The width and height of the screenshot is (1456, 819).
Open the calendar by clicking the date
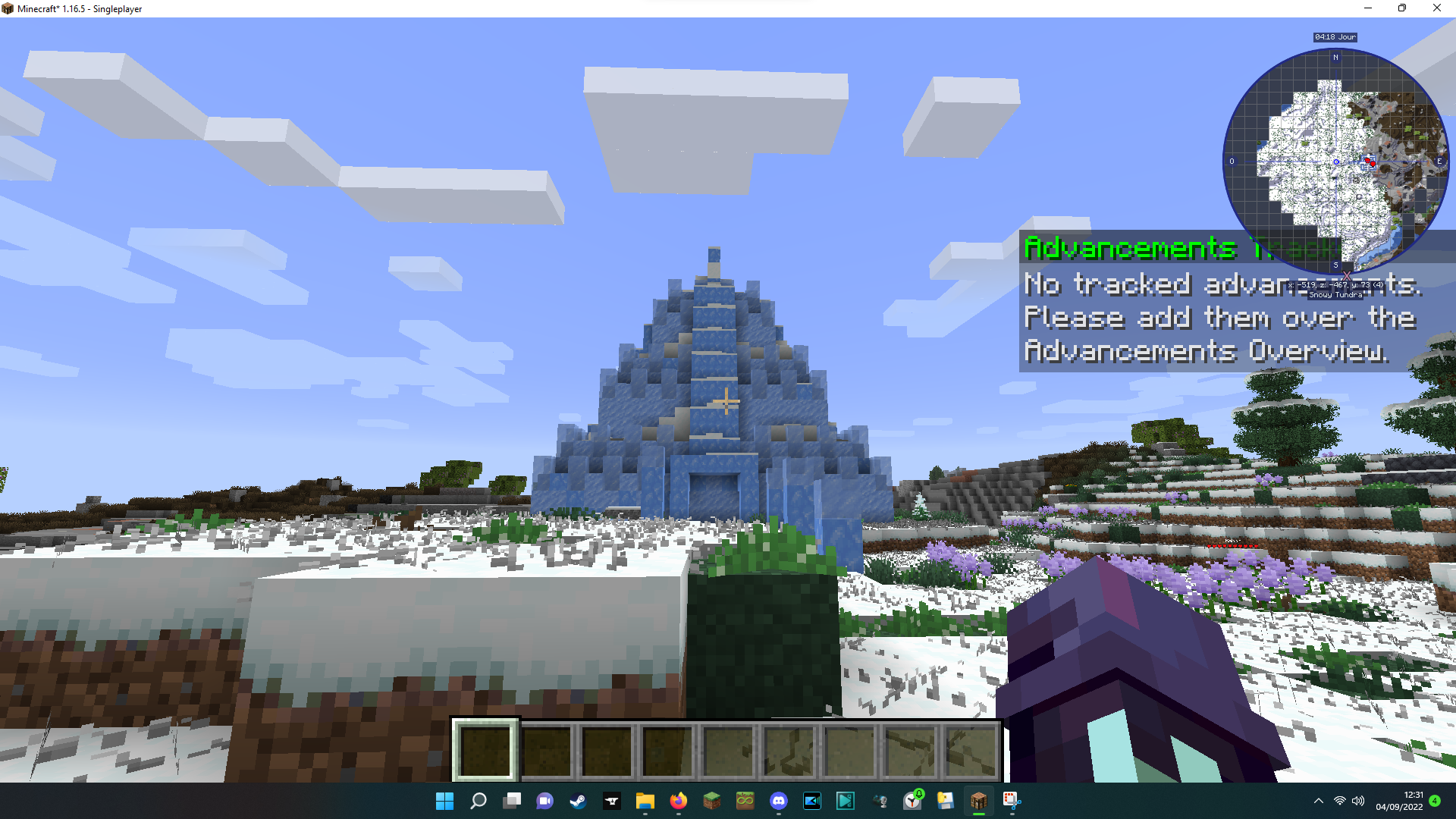[x=1399, y=802]
